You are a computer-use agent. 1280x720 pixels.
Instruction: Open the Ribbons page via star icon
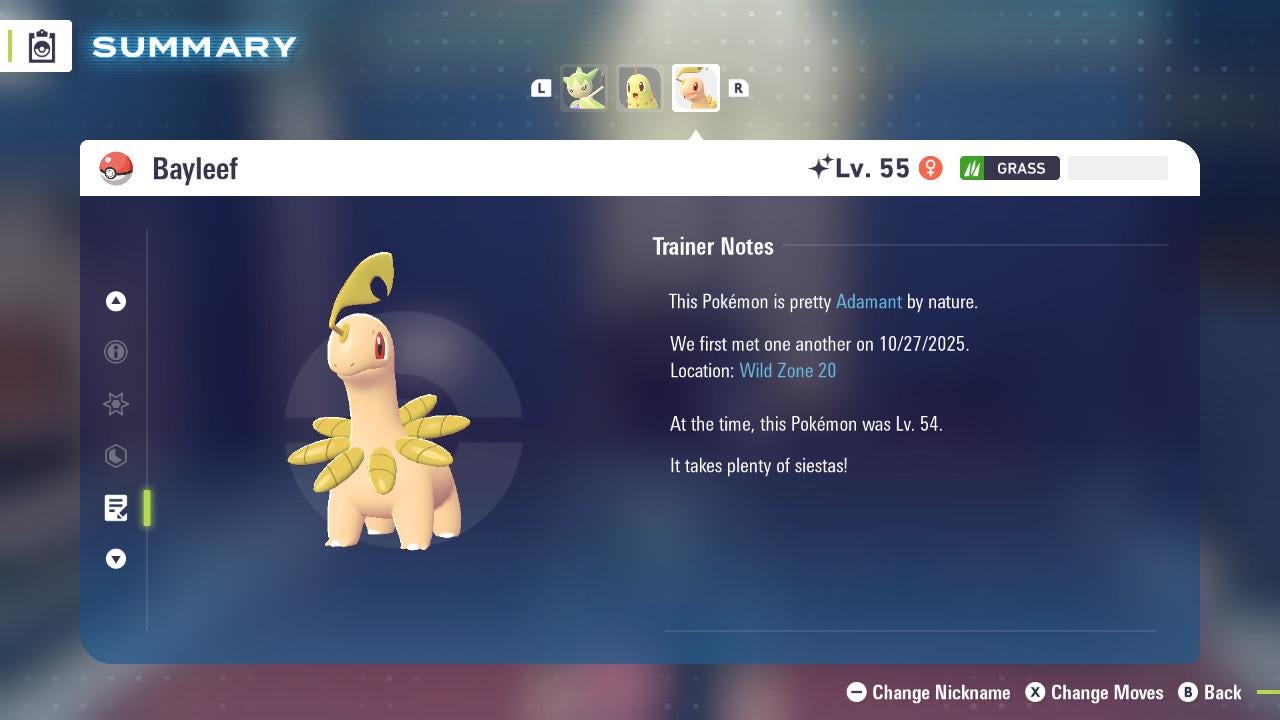(x=115, y=404)
